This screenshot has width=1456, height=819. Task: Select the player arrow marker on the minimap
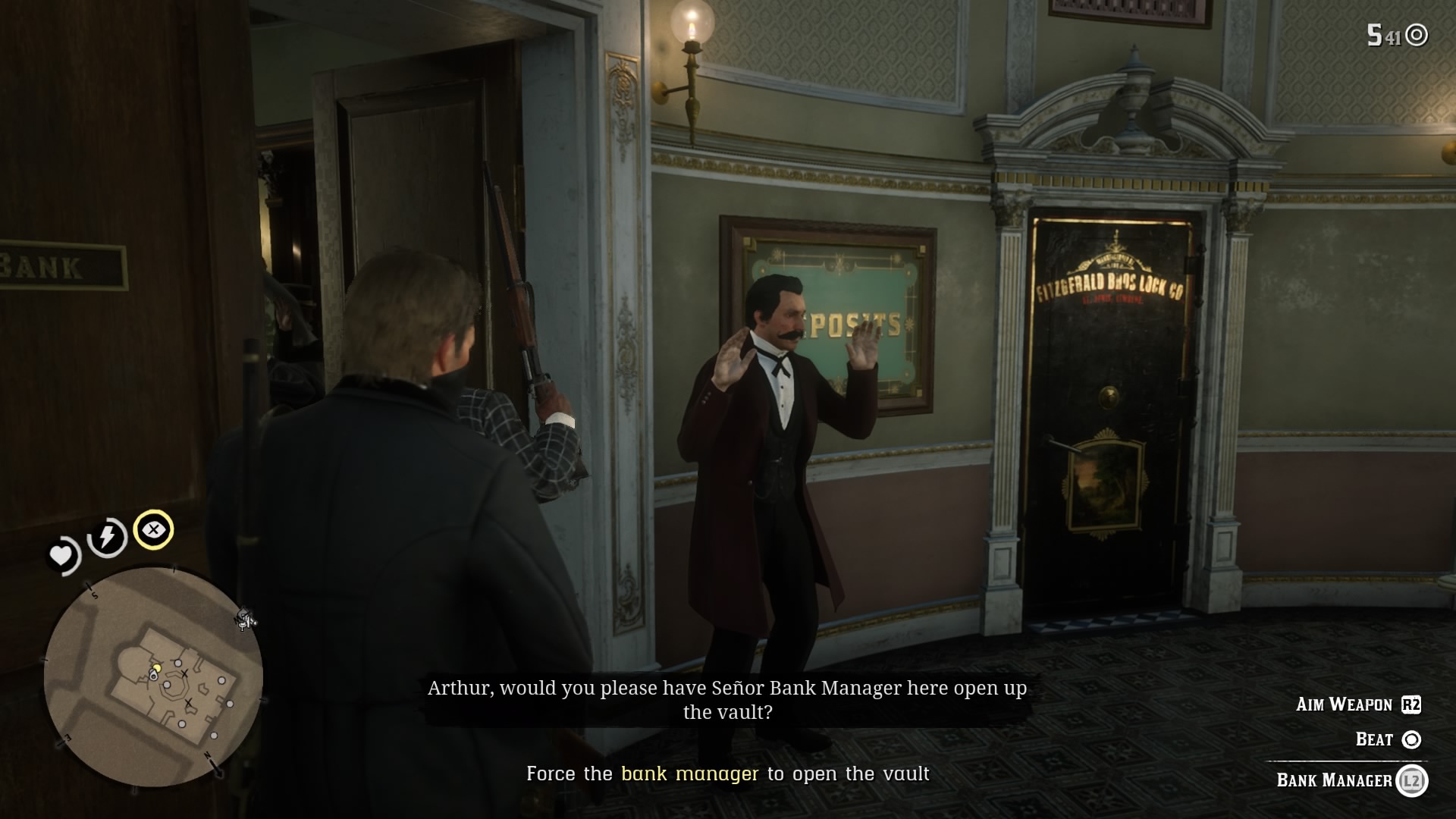click(x=153, y=675)
